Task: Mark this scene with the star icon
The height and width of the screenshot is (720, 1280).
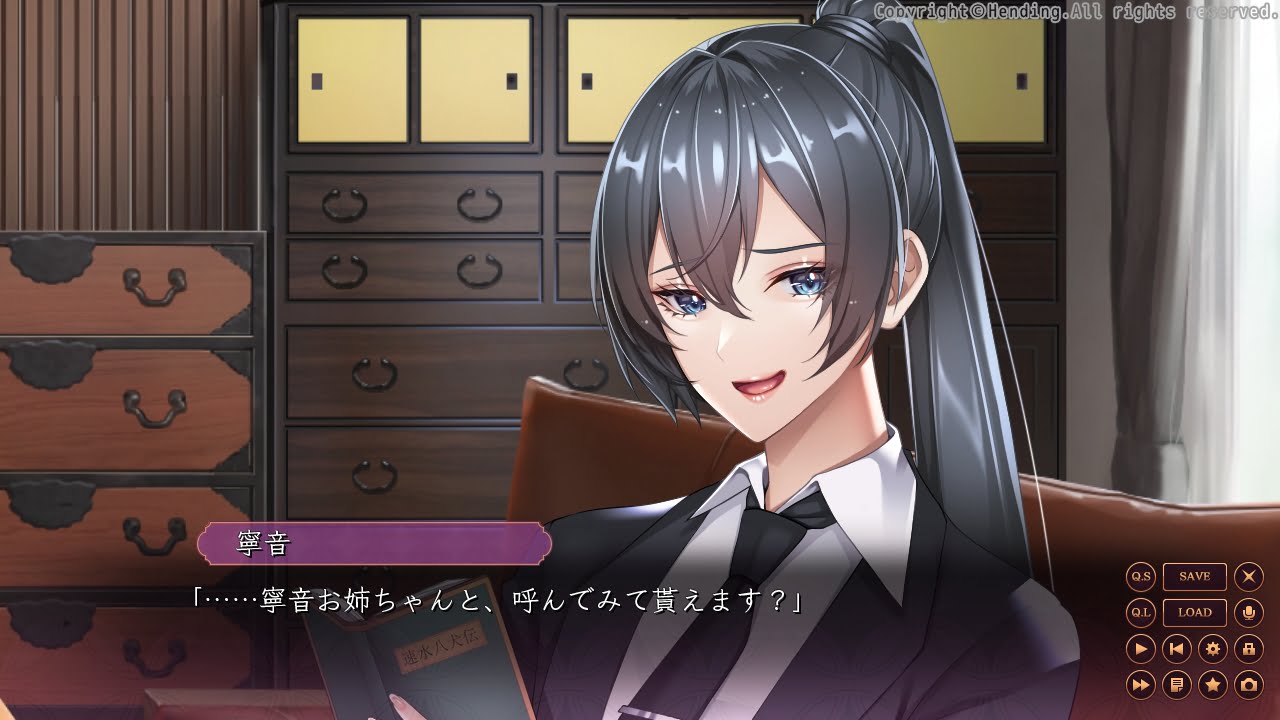Action: [x=1212, y=685]
